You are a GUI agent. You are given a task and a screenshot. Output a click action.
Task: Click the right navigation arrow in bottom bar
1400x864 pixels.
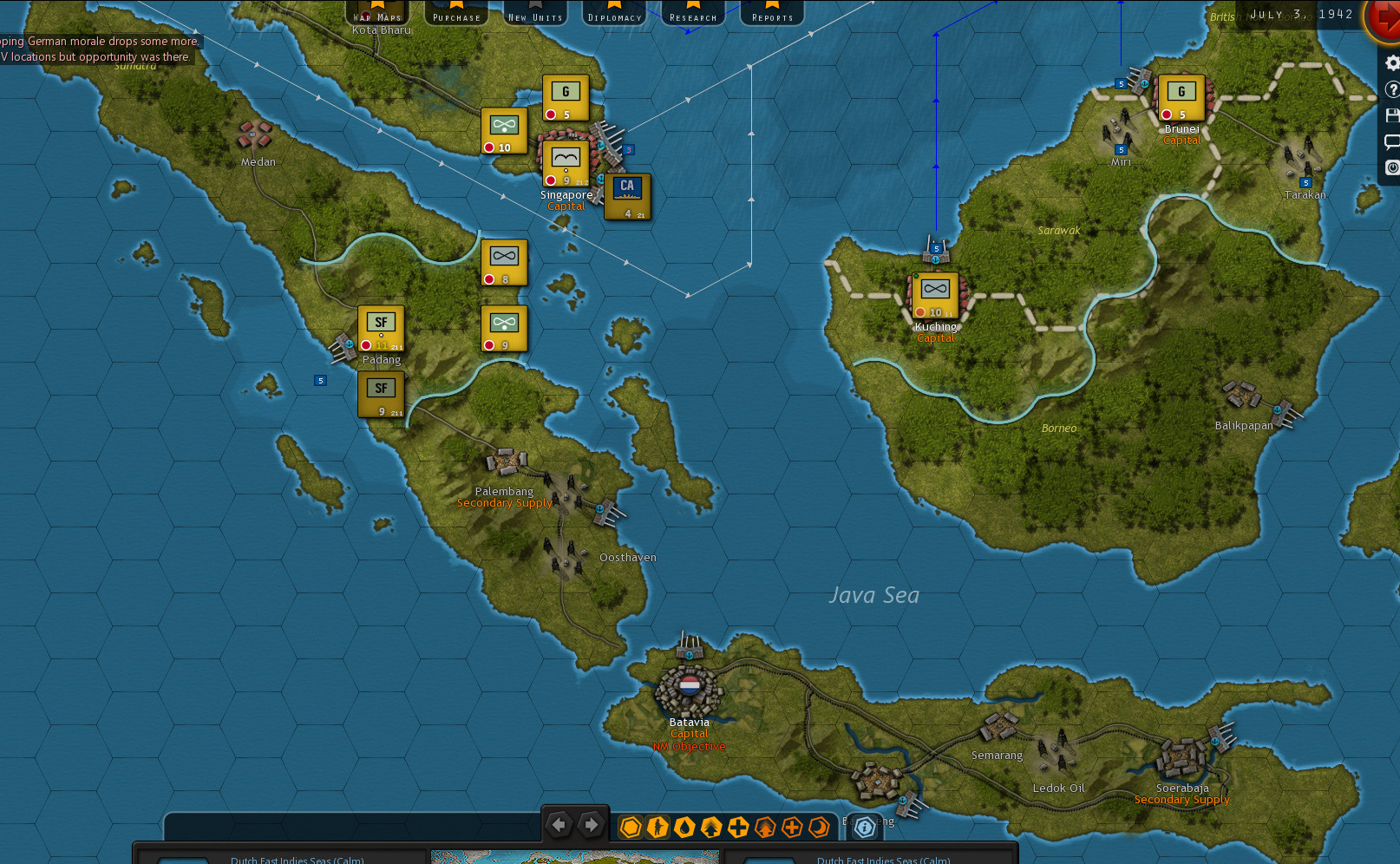(x=593, y=825)
